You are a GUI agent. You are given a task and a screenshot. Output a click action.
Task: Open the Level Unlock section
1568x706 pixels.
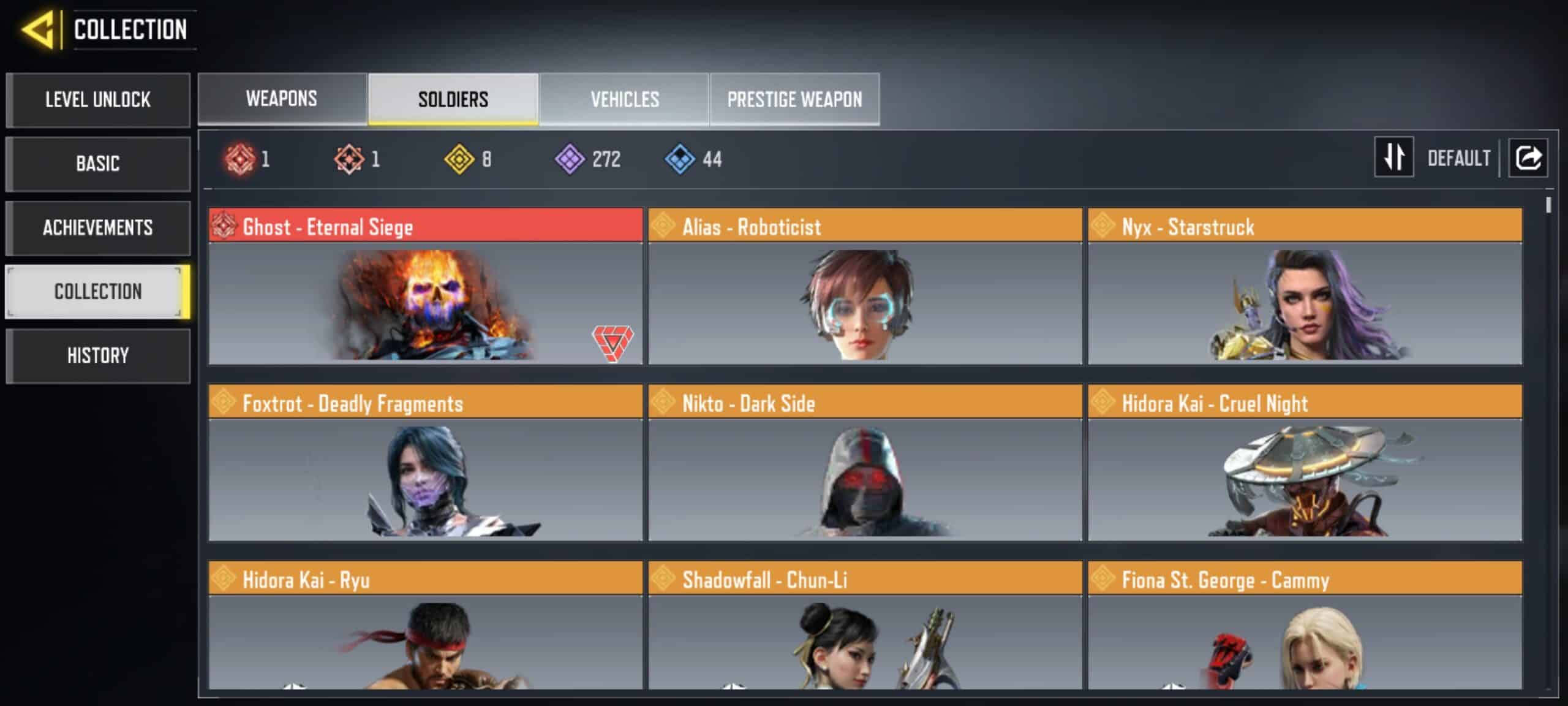click(x=98, y=100)
